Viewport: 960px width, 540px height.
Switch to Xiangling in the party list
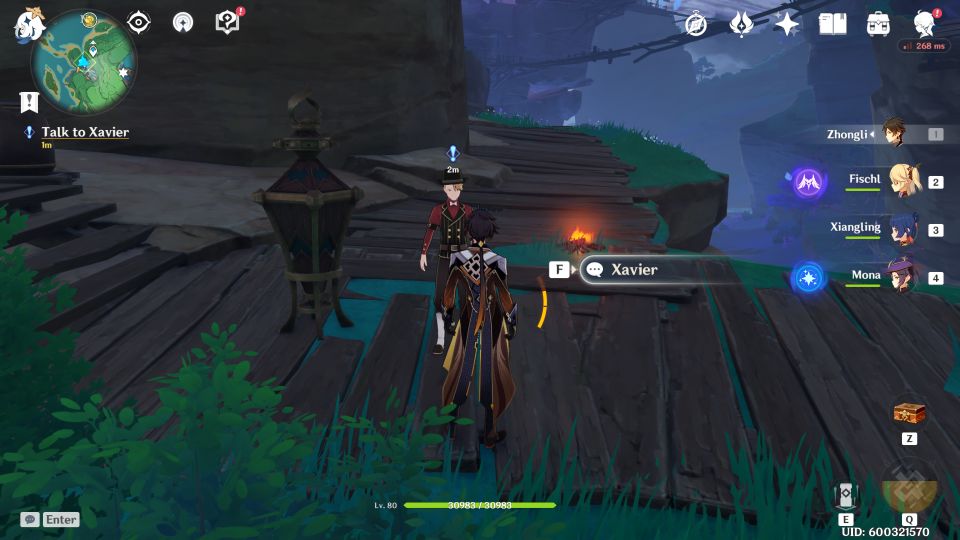point(900,229)
